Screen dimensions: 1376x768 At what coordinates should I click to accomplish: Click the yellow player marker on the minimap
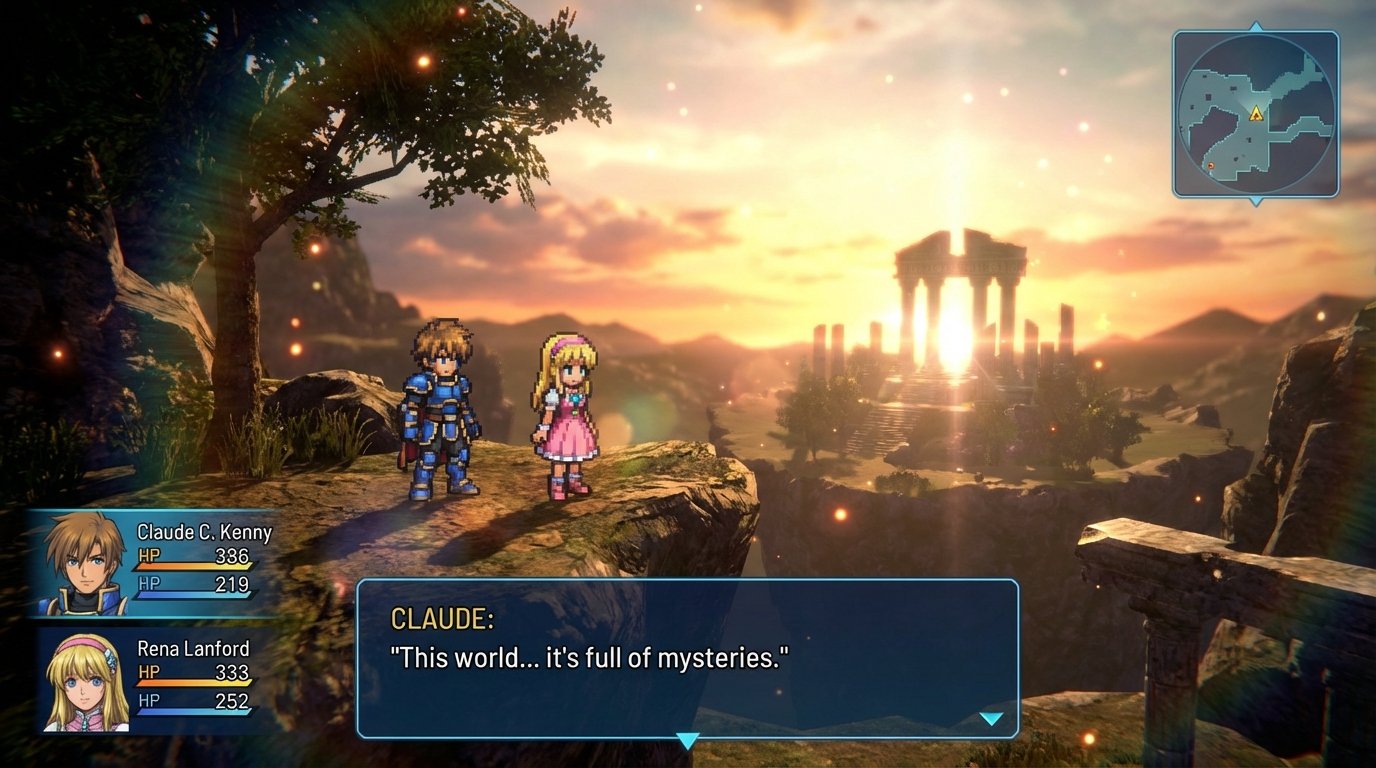click(1257, 115)
